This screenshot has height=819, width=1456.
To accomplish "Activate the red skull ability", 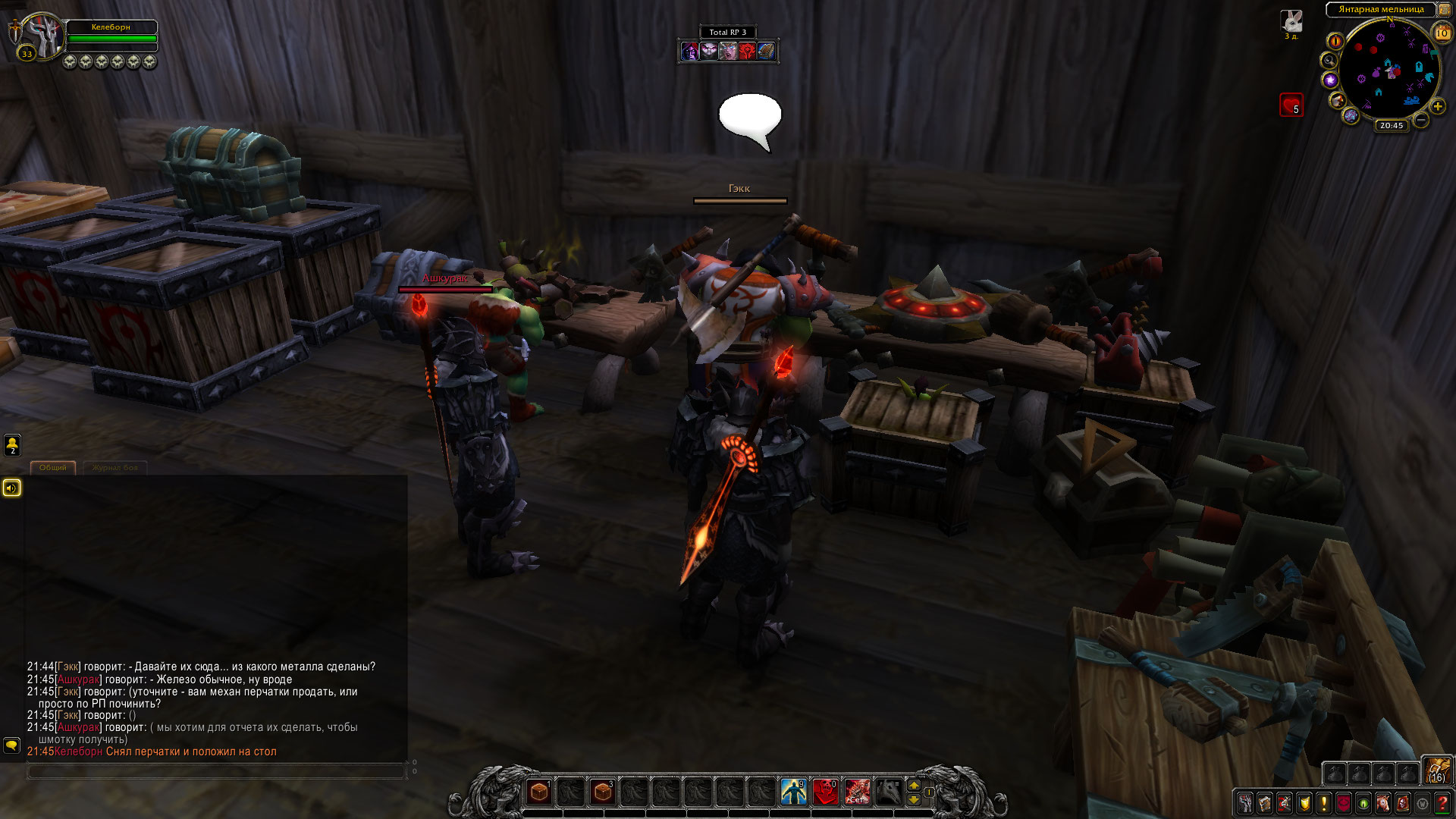I will pos(826,792).
